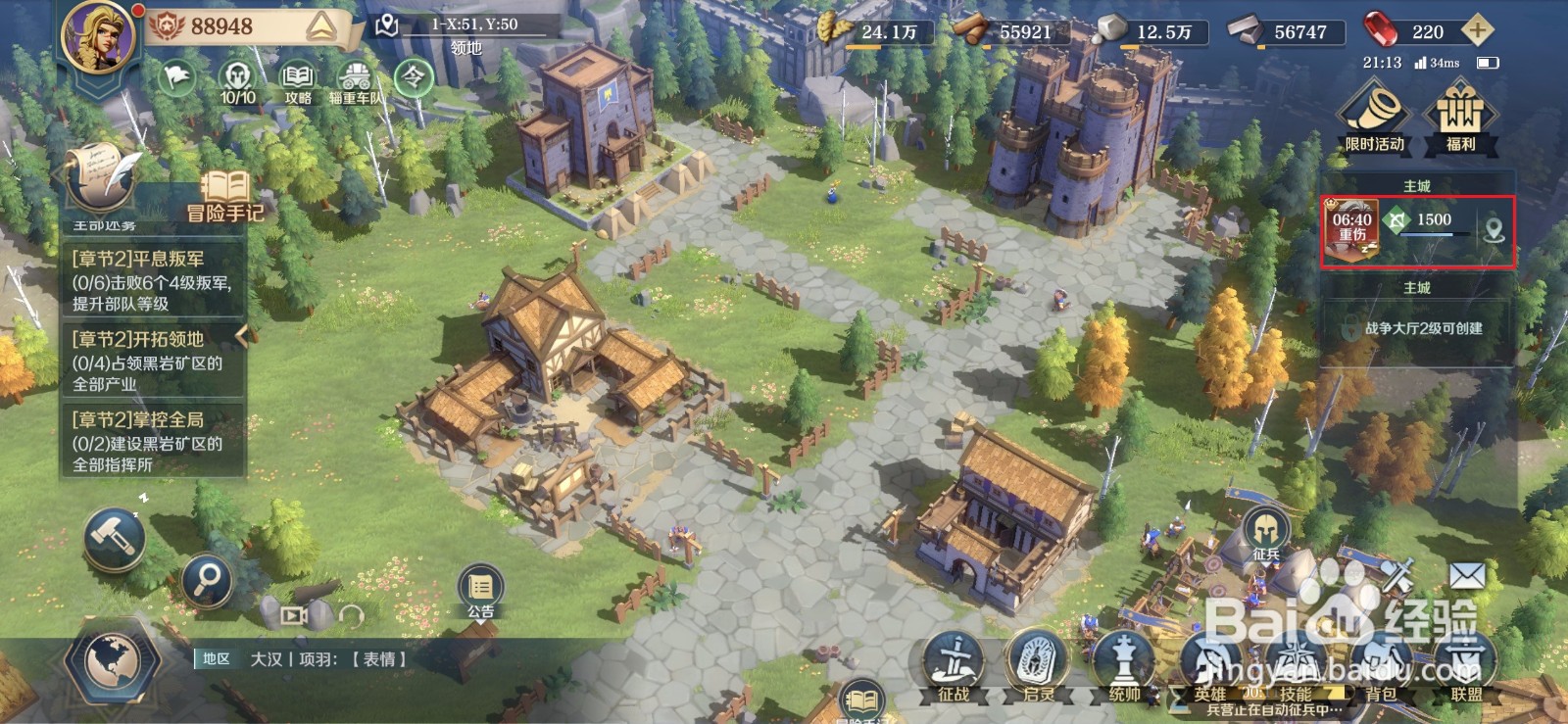This screenshot has width=1568, height=724.
Task: Open the mail envelope inbox
Action: coord(1467,576)
